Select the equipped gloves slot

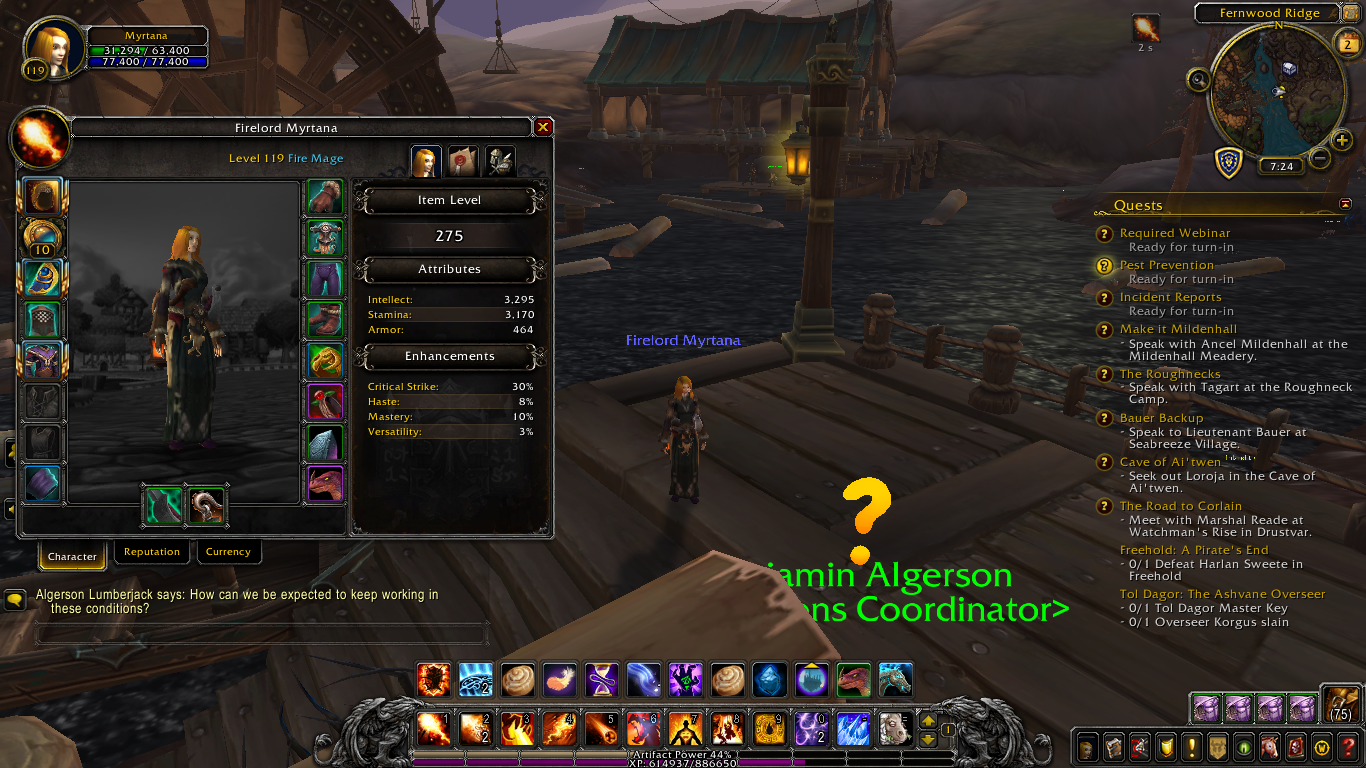(325, 197)
